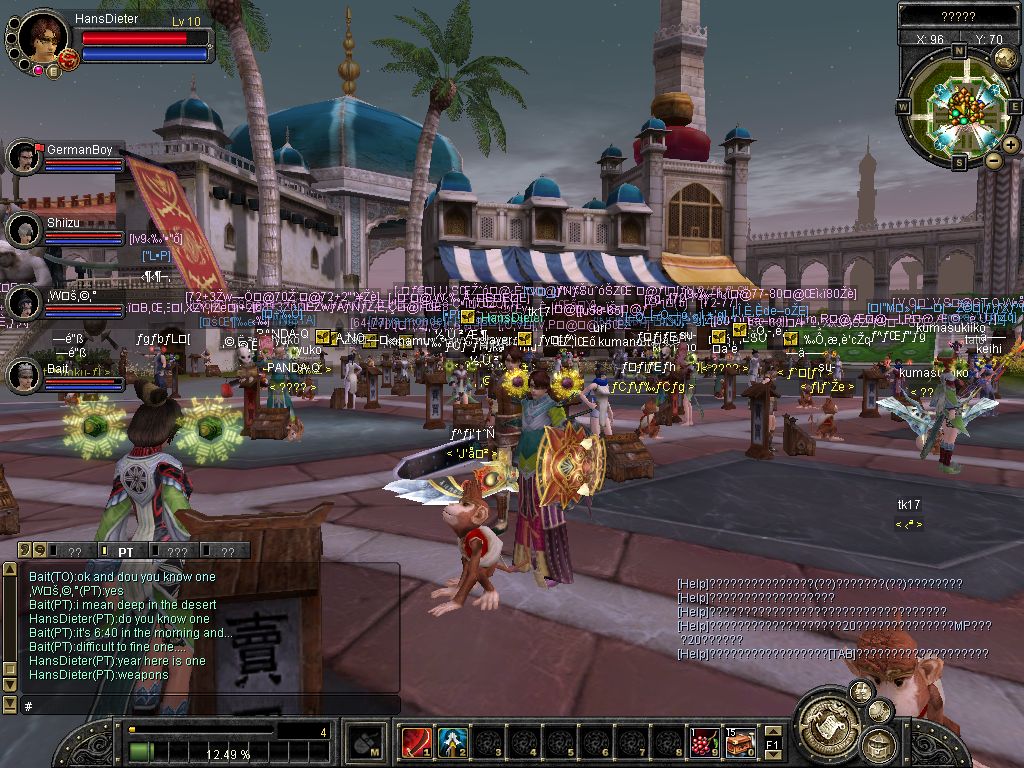The height and width of the screenshot is (768, 1024).
Task: Activate the blue buff skill in slot 2
Action: 452,742
